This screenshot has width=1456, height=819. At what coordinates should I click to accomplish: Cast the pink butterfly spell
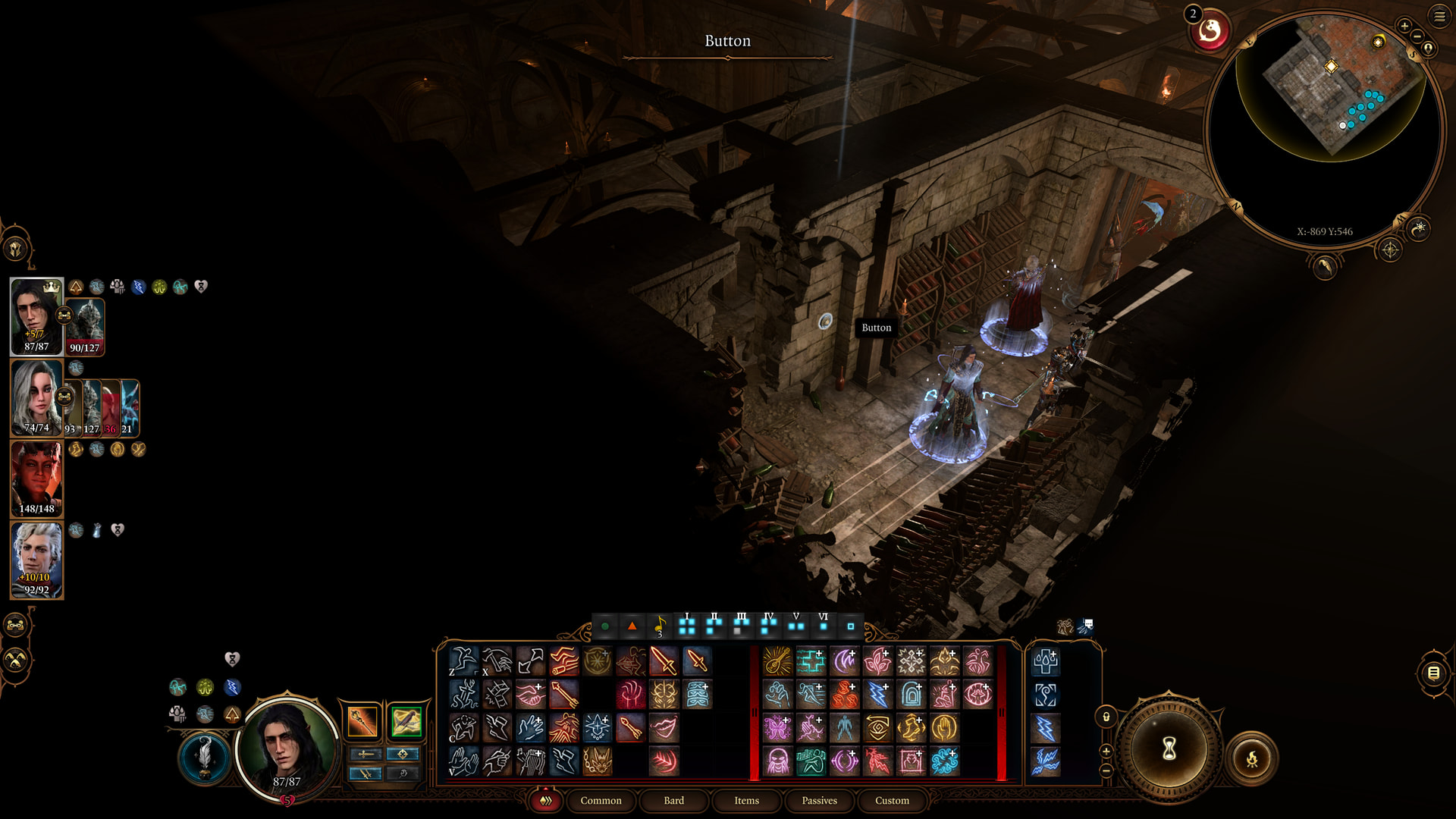tap(777, 728)
